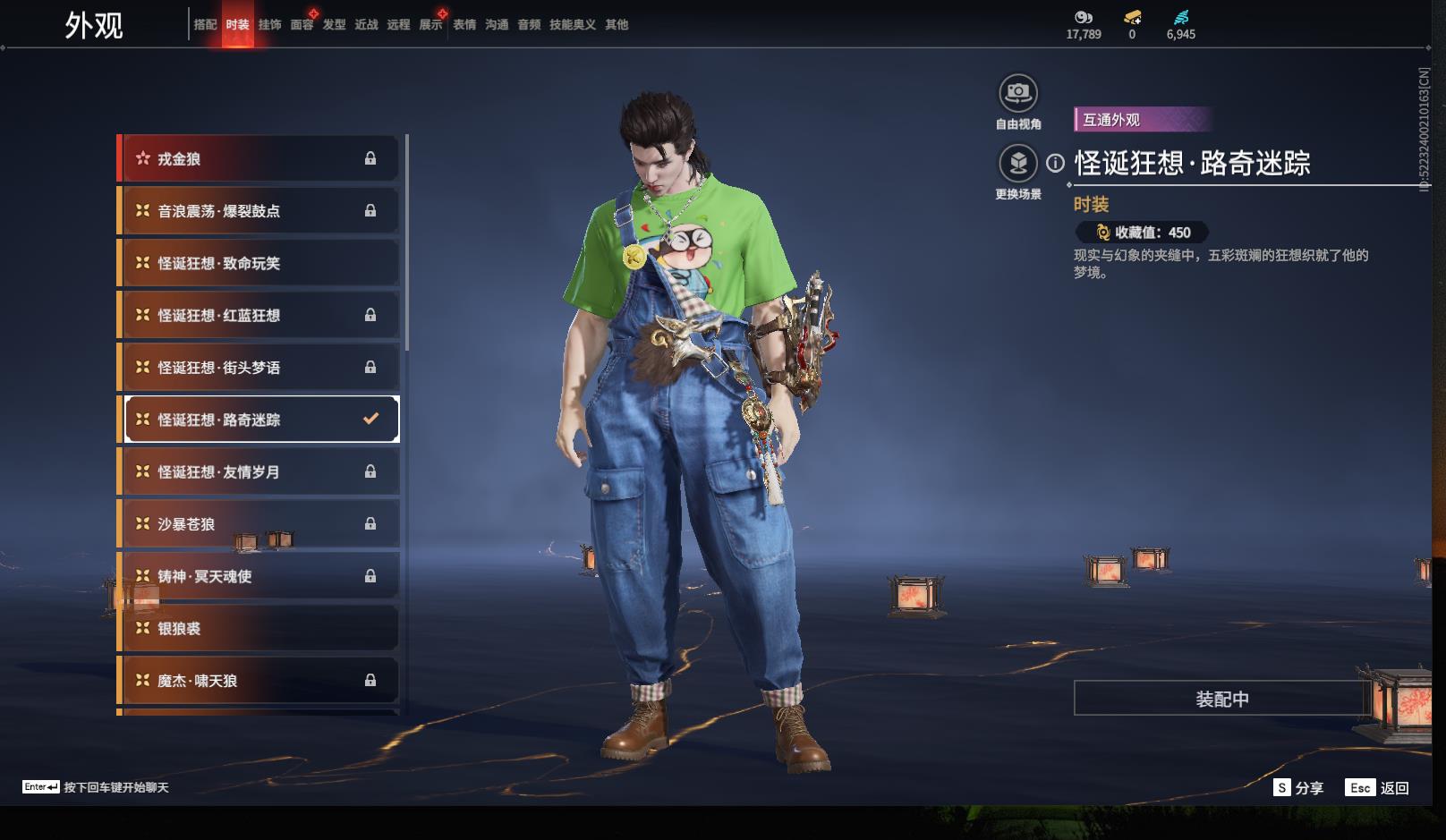Image resolution: width=1446 pixels, height=840 pixels.
Task: Select the 技能奥义 tab
Action: click(572, 25)
